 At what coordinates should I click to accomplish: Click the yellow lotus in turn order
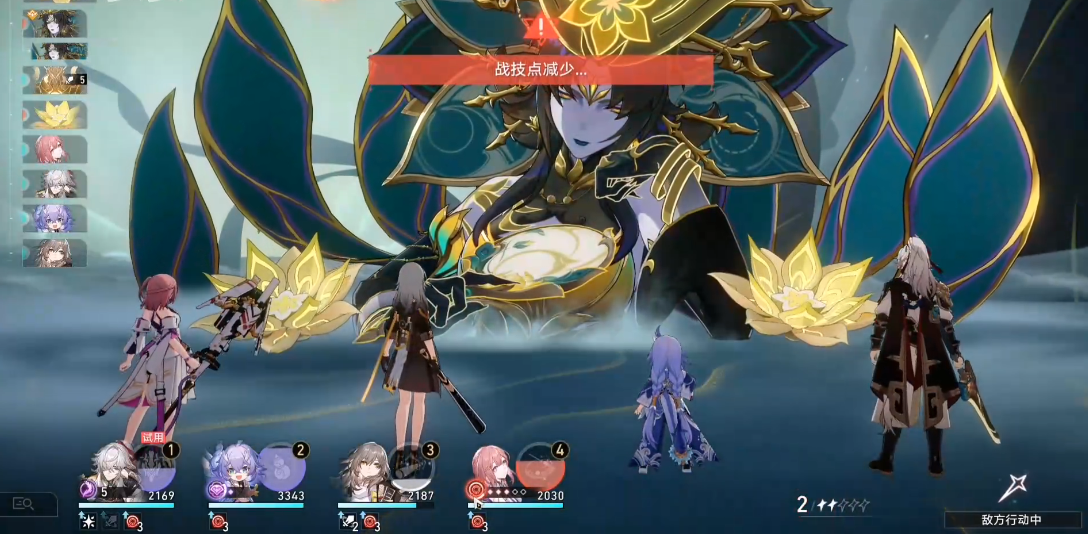pos(55,114)
